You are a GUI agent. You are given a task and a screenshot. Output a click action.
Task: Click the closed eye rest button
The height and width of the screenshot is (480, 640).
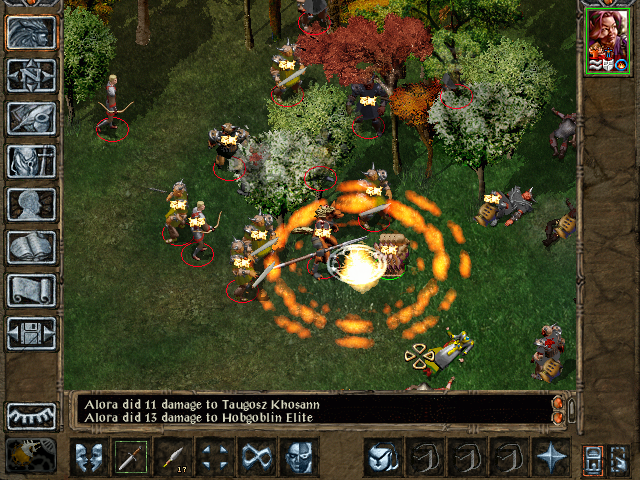31,415
